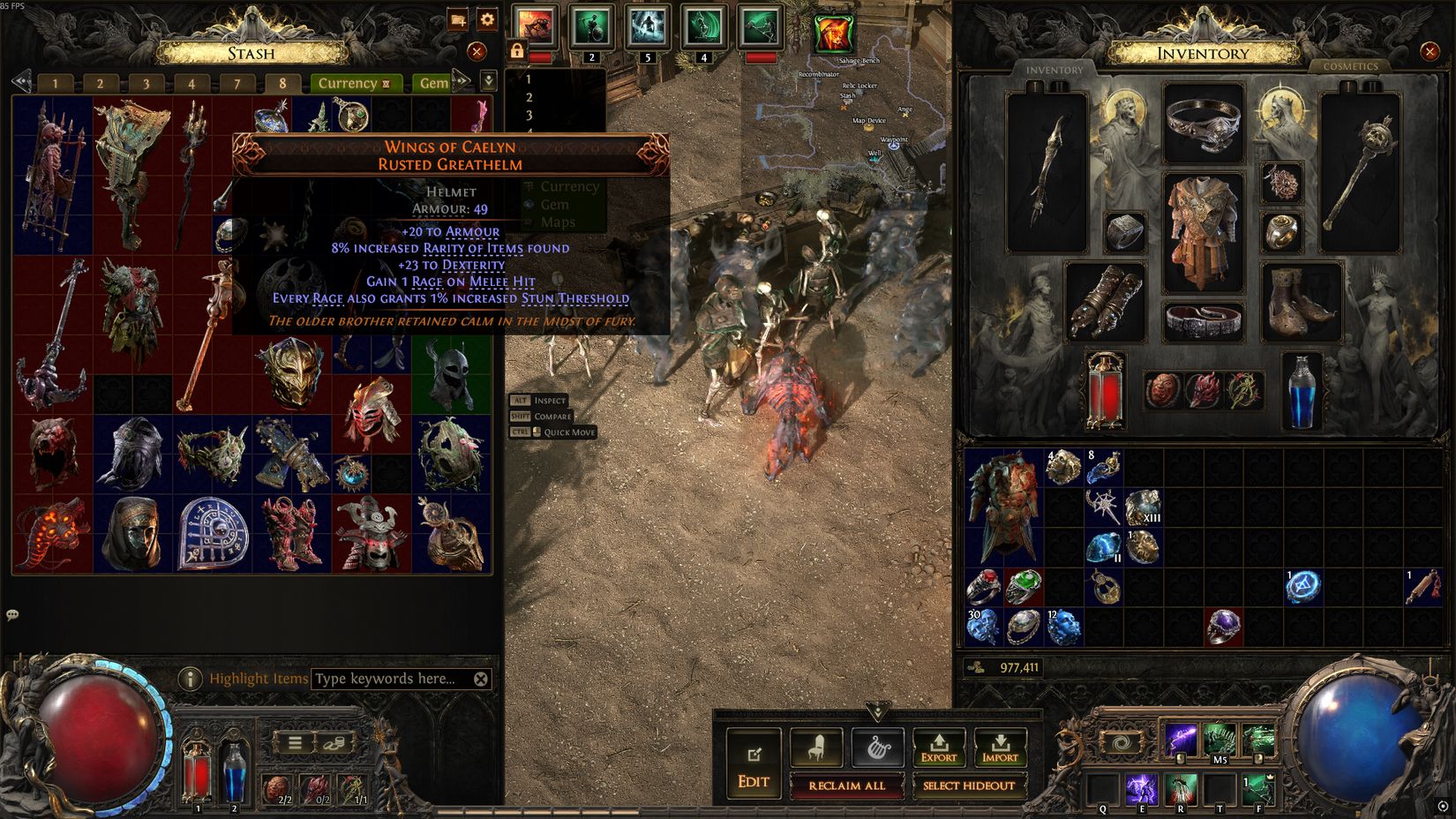Image resolution: width=1456 pixels, height=819 pixels.
Task: Click the folder icon next to the stash settings gear
Action: click(457, 19)
